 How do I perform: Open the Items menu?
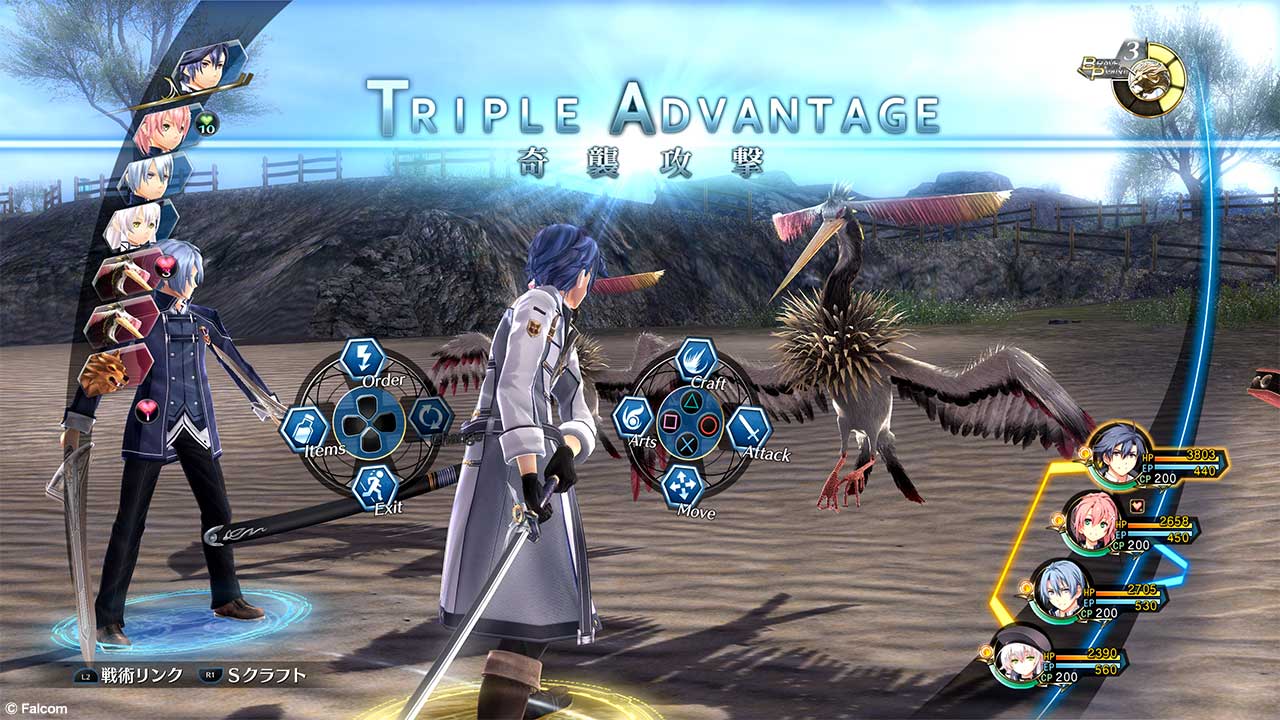302,428
